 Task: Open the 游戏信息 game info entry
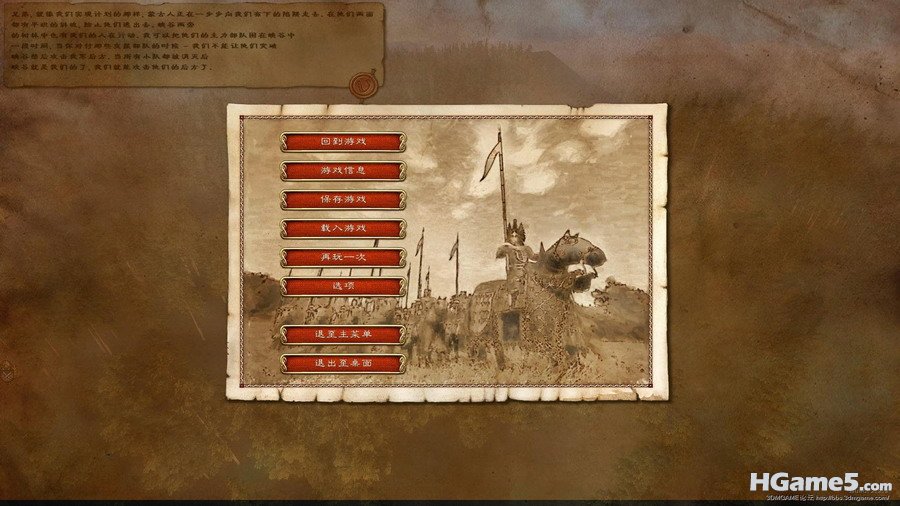pos(343,171)
